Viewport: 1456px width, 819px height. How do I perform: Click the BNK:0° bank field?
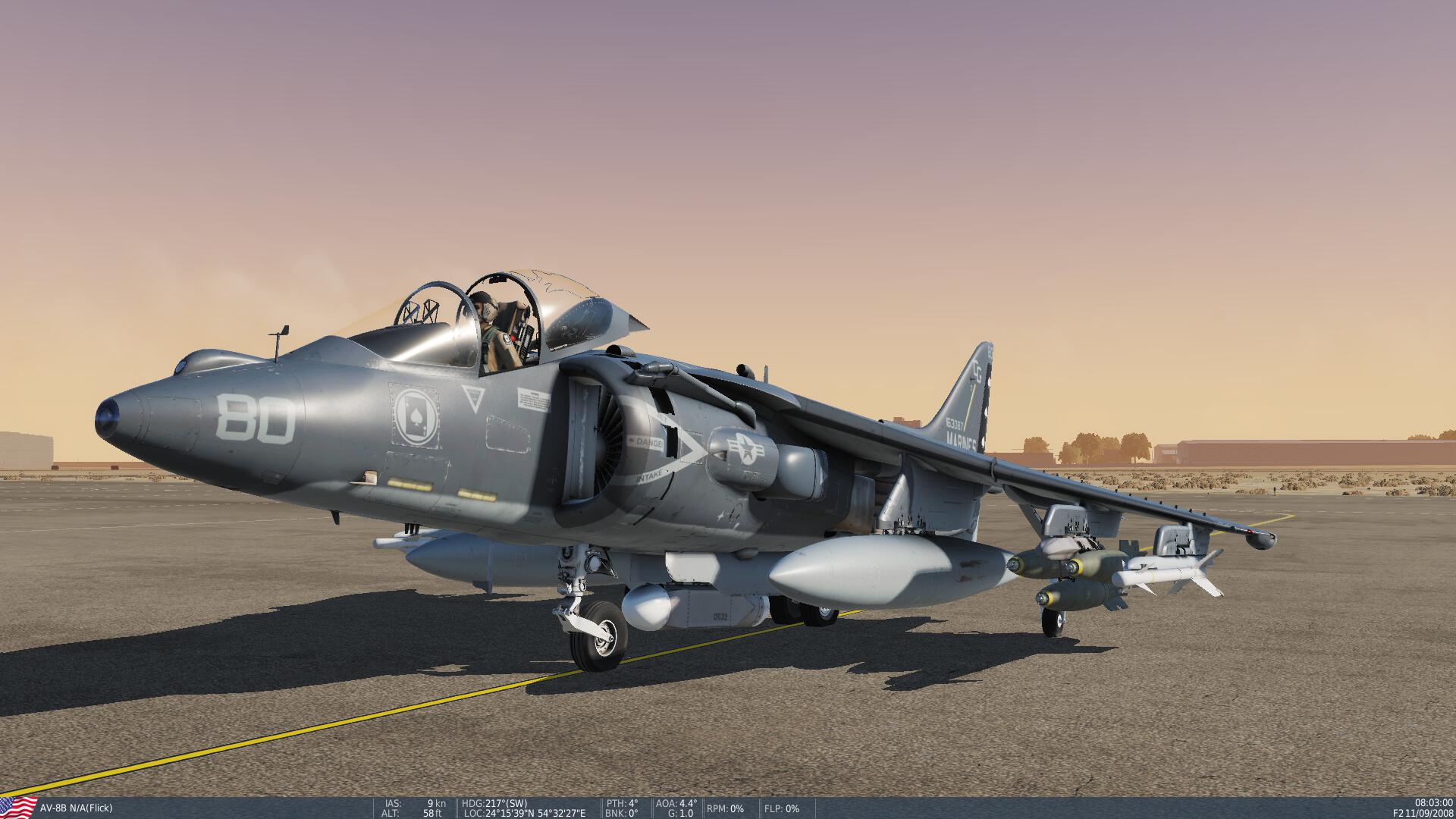click(620, 812)
